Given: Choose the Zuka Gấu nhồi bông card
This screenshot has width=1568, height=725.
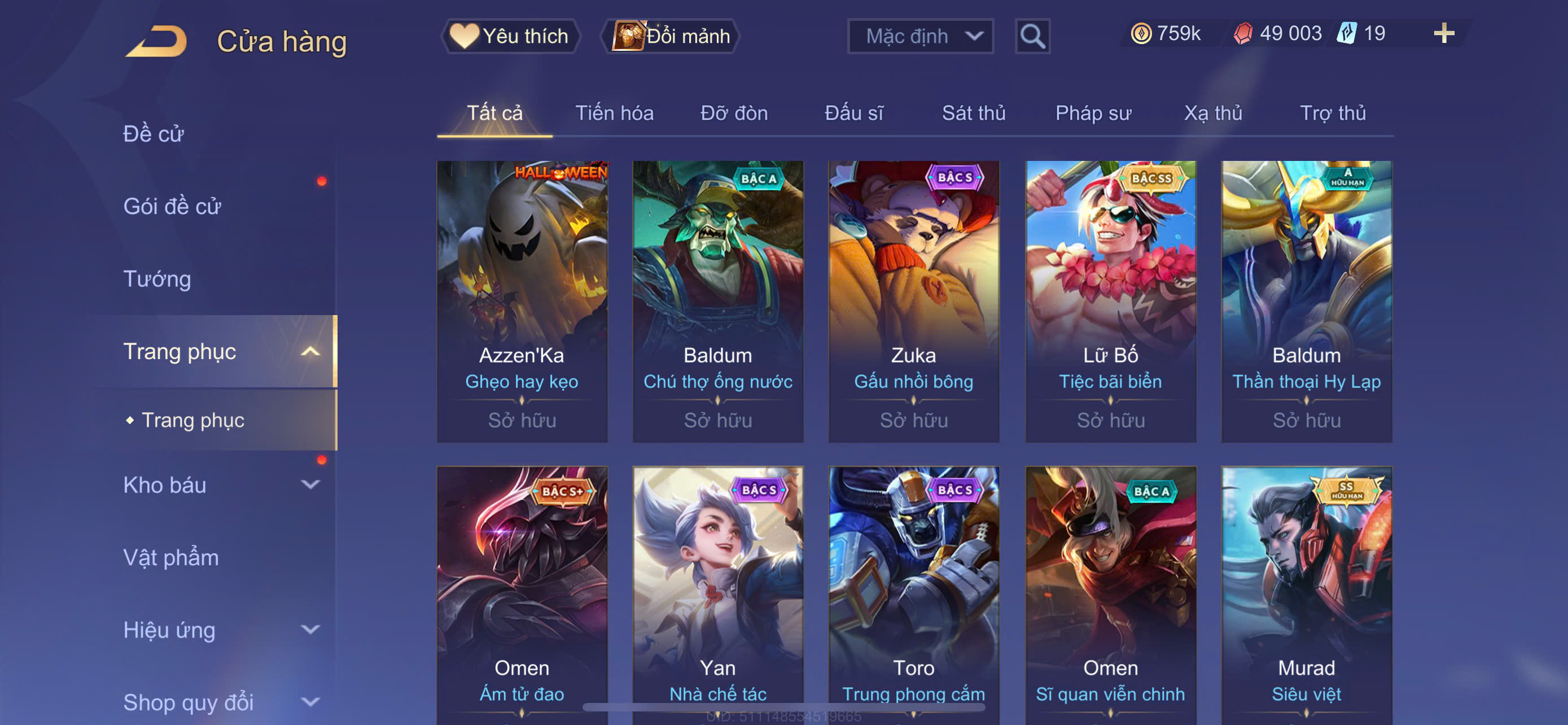Looking at the screenshot, I should pyautogui.click(x=914, y=301).
